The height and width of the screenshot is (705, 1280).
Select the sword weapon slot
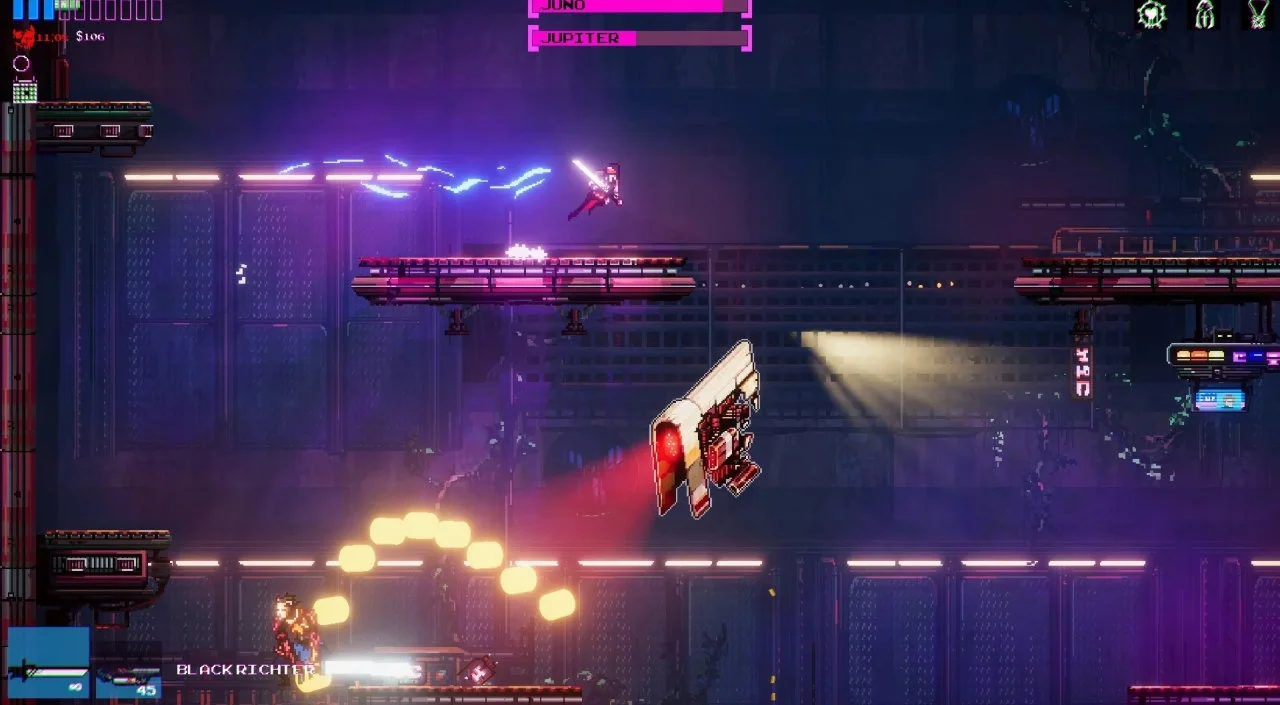click(48, 662)
